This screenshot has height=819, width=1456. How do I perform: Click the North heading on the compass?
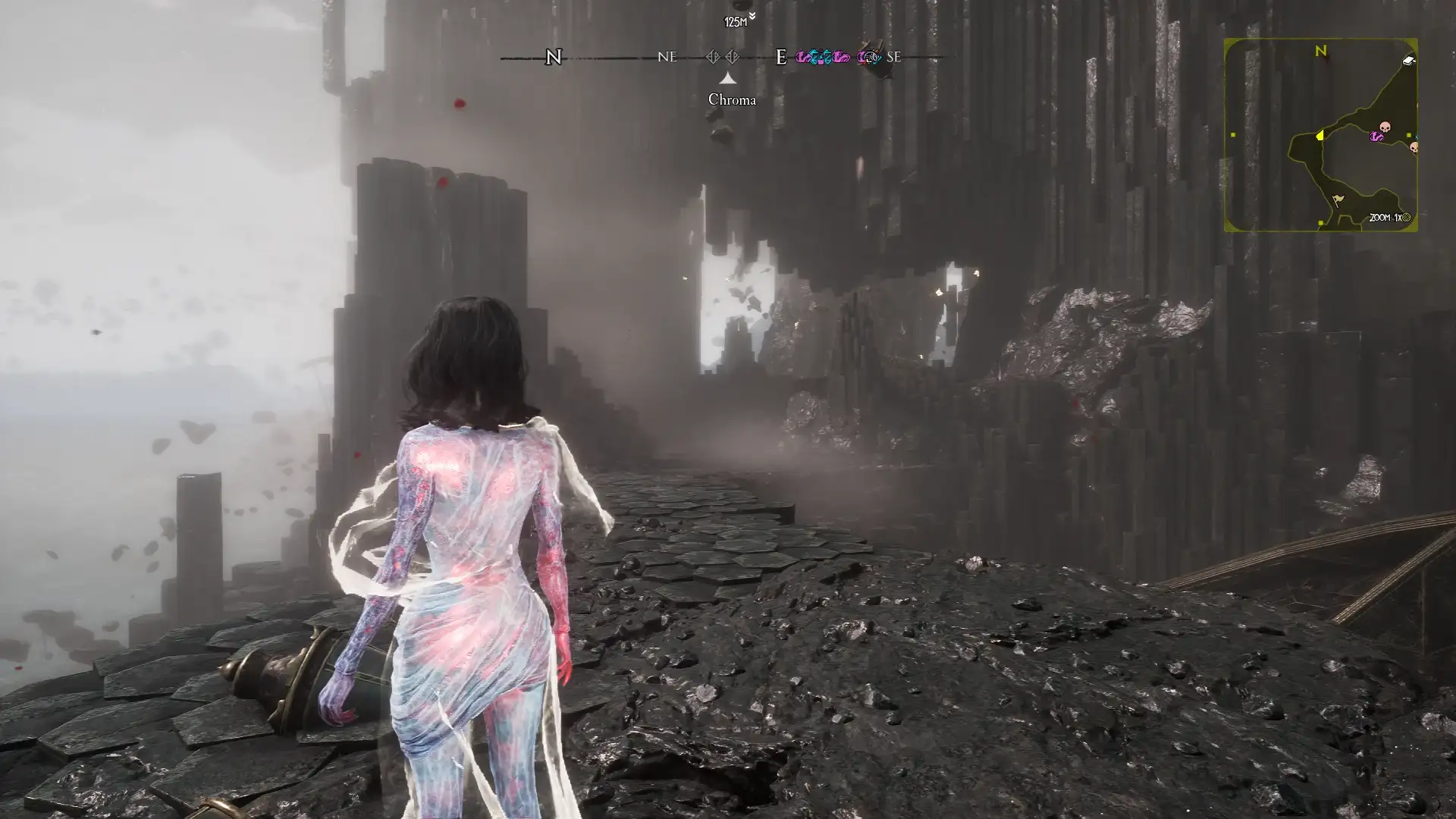(554, 57)
